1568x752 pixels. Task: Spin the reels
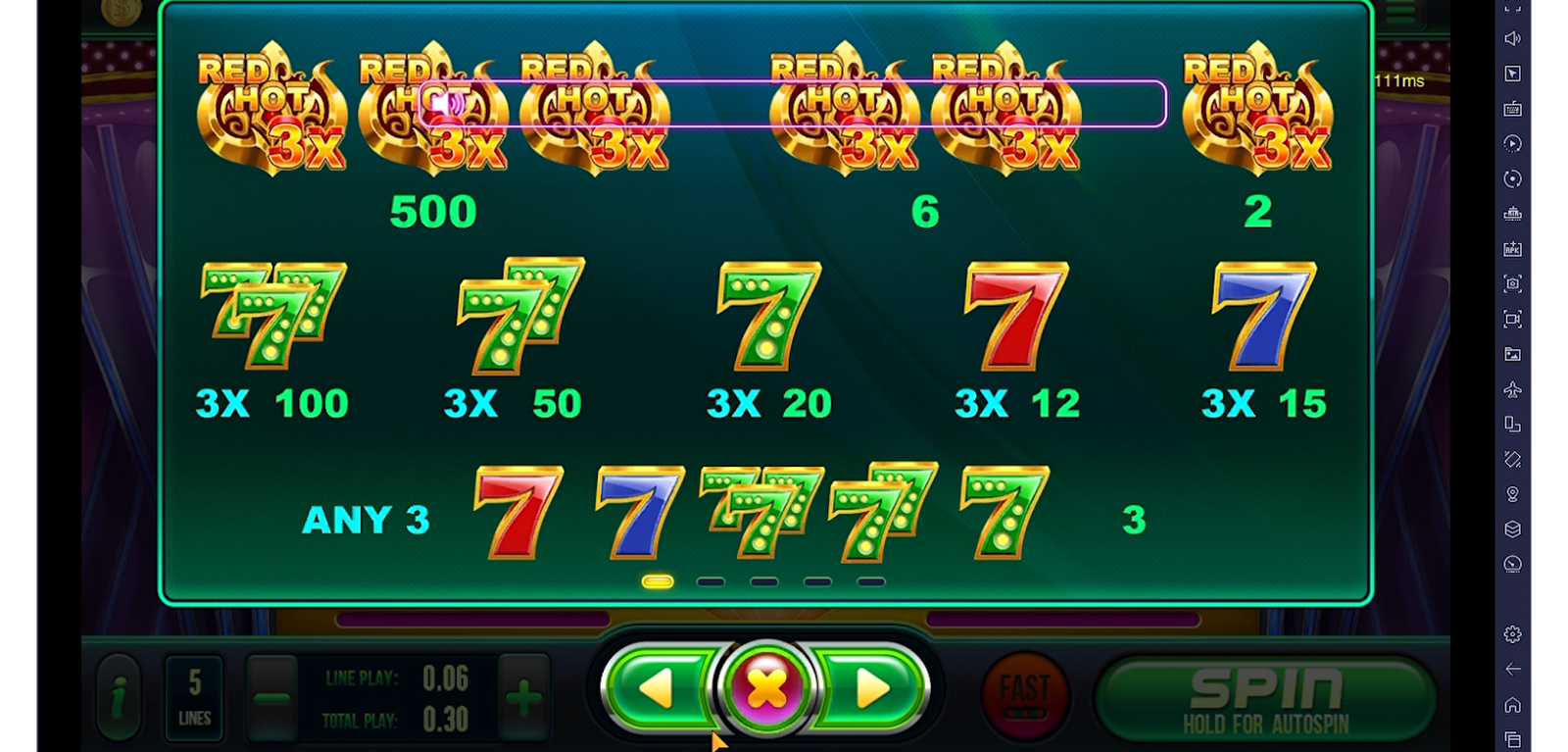tap(1265, 697)
